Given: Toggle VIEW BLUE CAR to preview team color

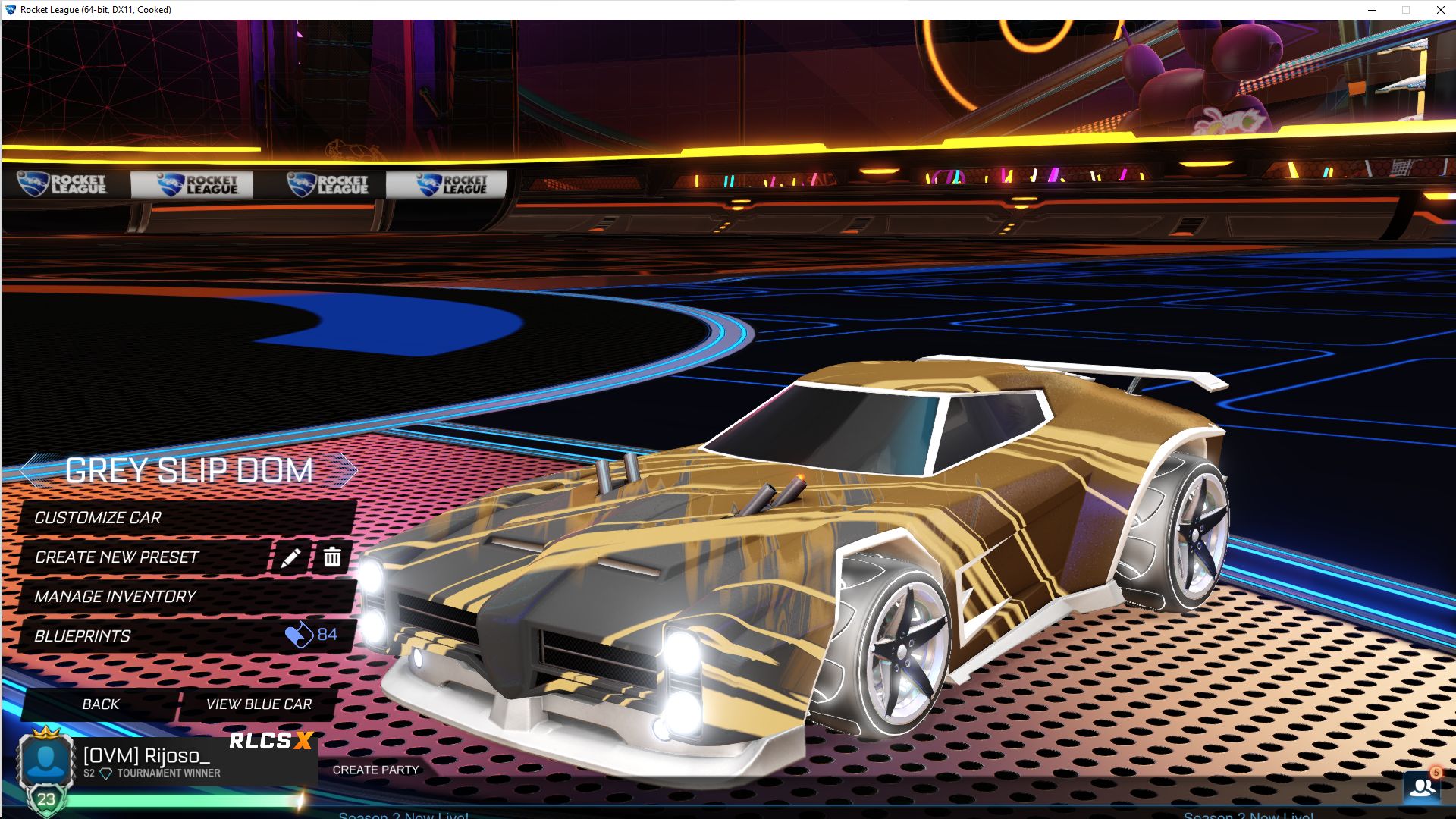Looking at the screenshot, I should click(258, 704).
